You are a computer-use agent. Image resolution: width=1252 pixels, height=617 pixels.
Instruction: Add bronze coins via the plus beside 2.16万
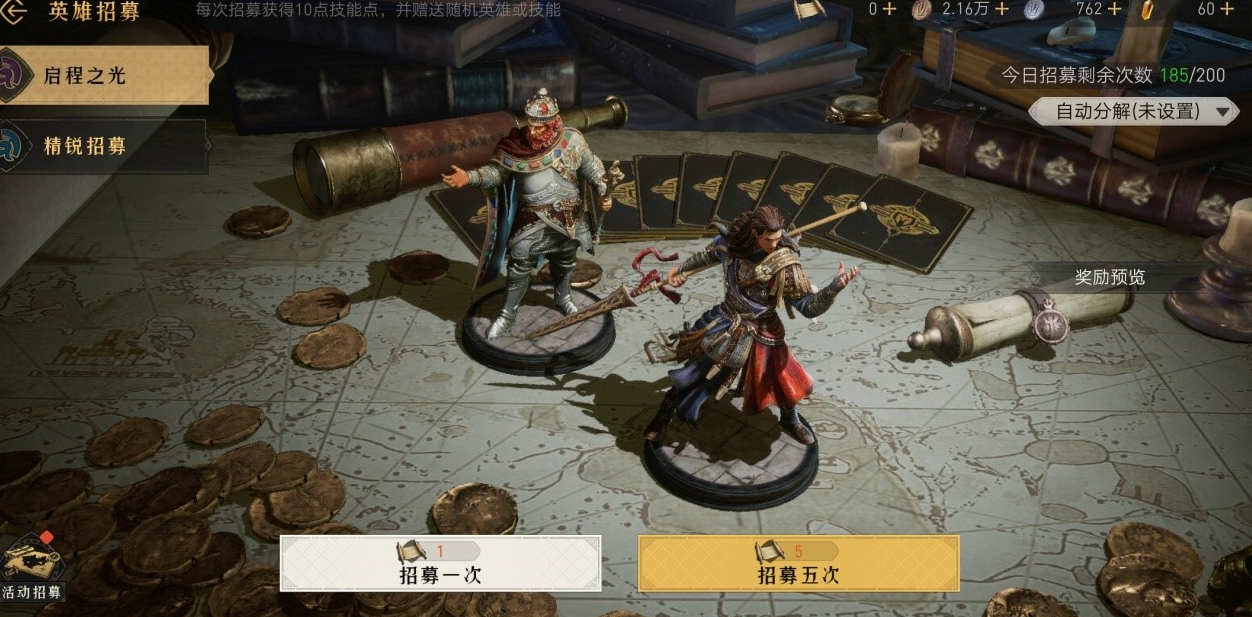[x=1001, y=9]
